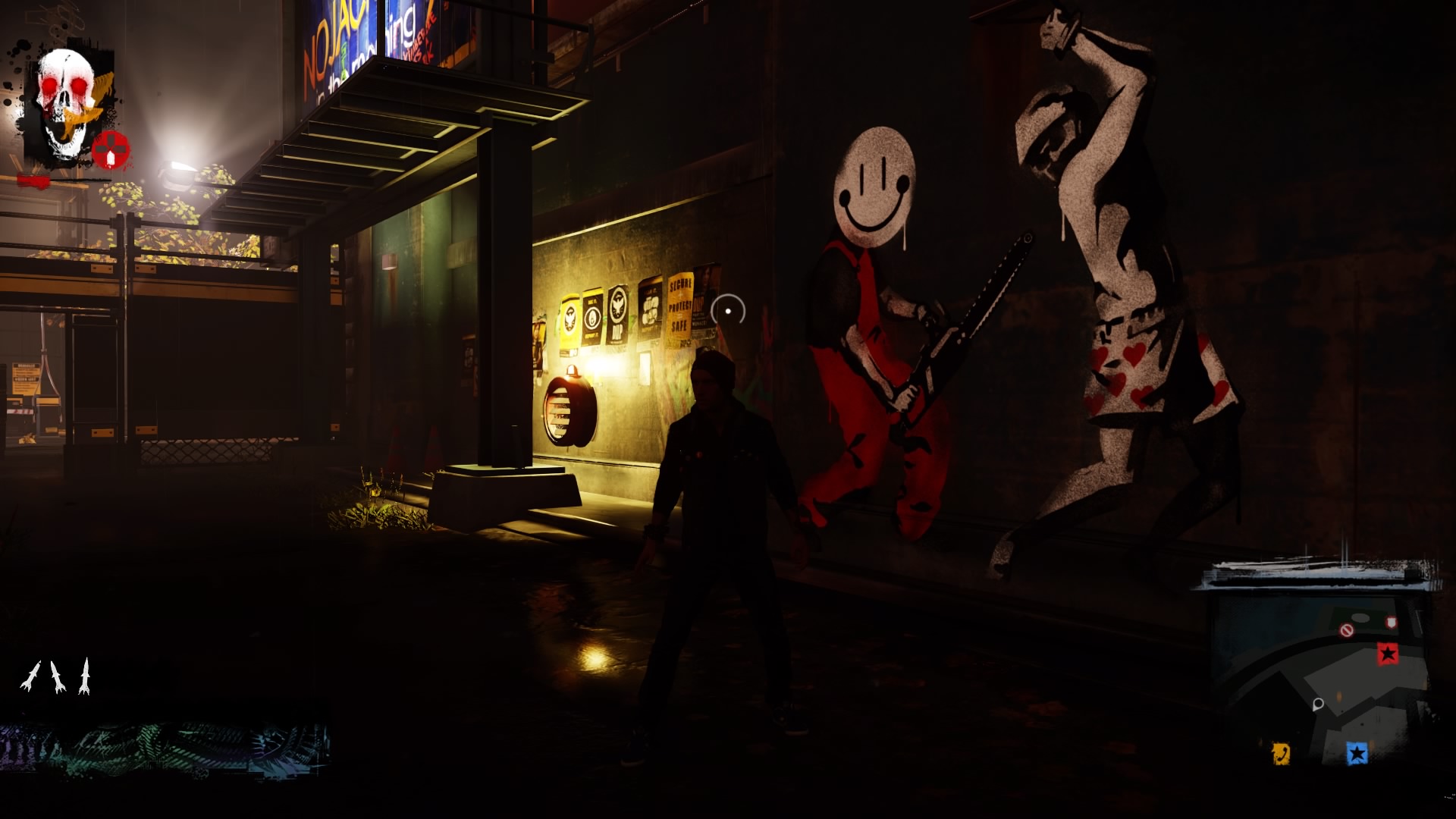Click the white shield badge on the minimap
Viewport: 1456px width, 819px height.
(x=1391, y=622)
